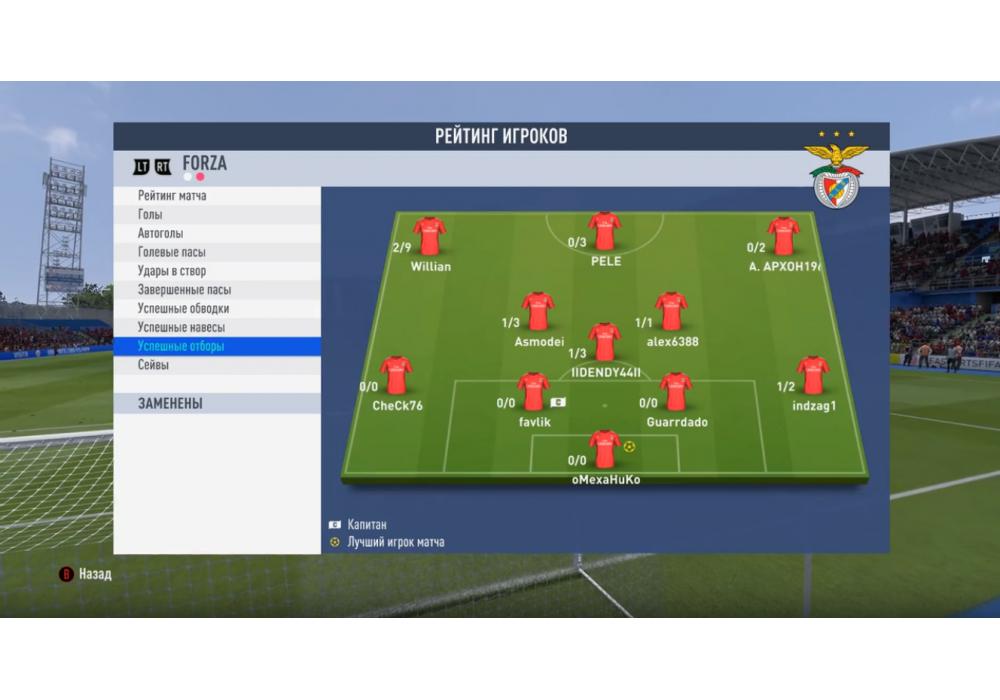Select captain favlik's shirt
This screenshot has width=1000, height=700.
pos(533,391)
